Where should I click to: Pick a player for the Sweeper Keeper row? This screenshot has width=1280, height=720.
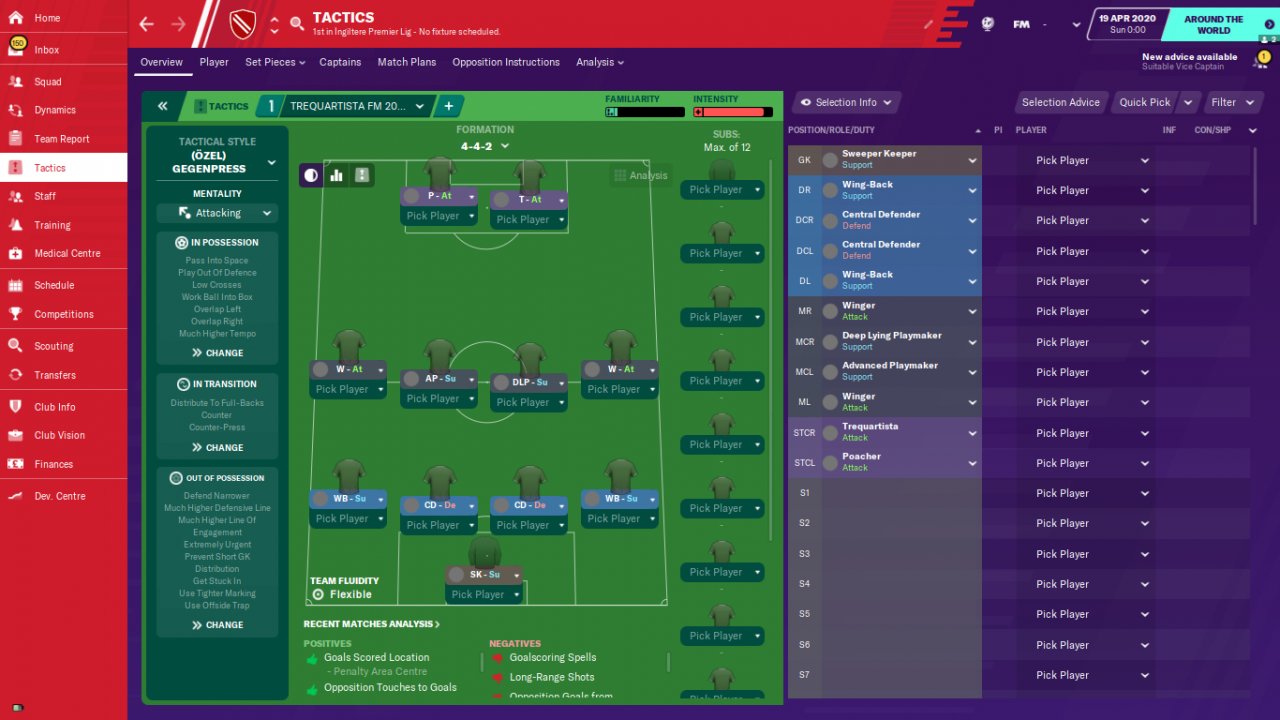tap(1092, 160)
